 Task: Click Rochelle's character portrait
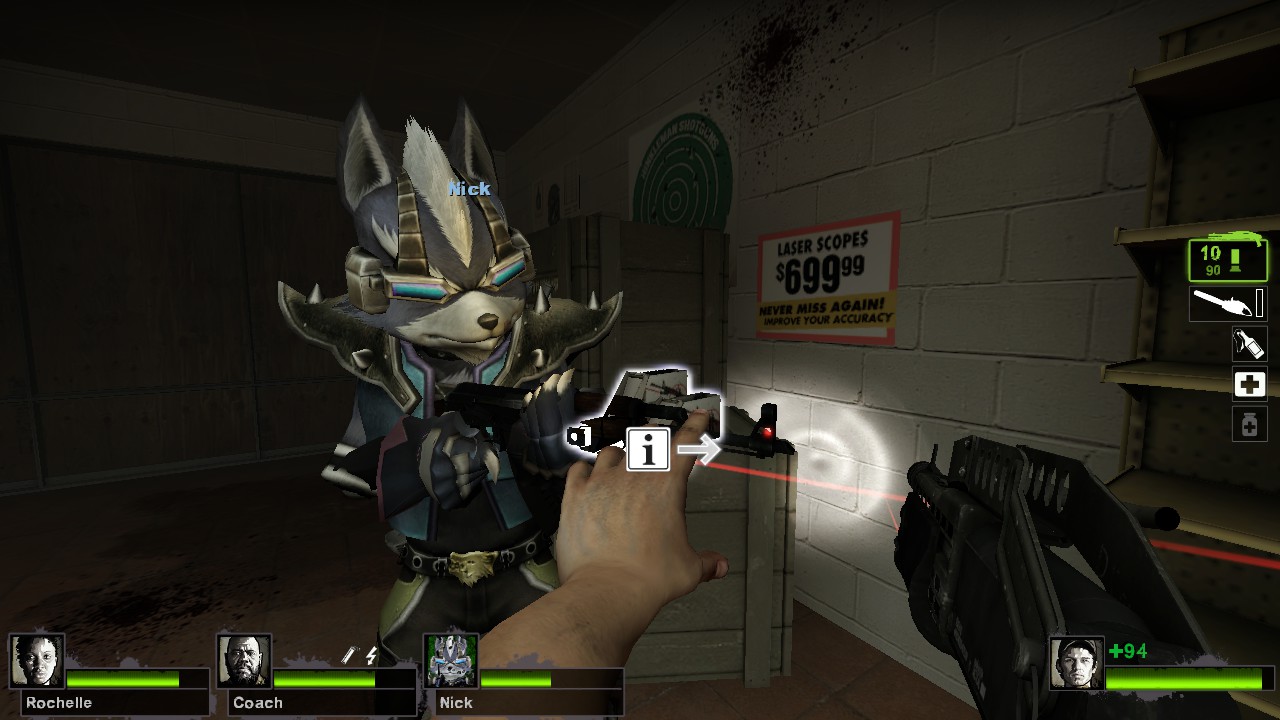point(38,659)
